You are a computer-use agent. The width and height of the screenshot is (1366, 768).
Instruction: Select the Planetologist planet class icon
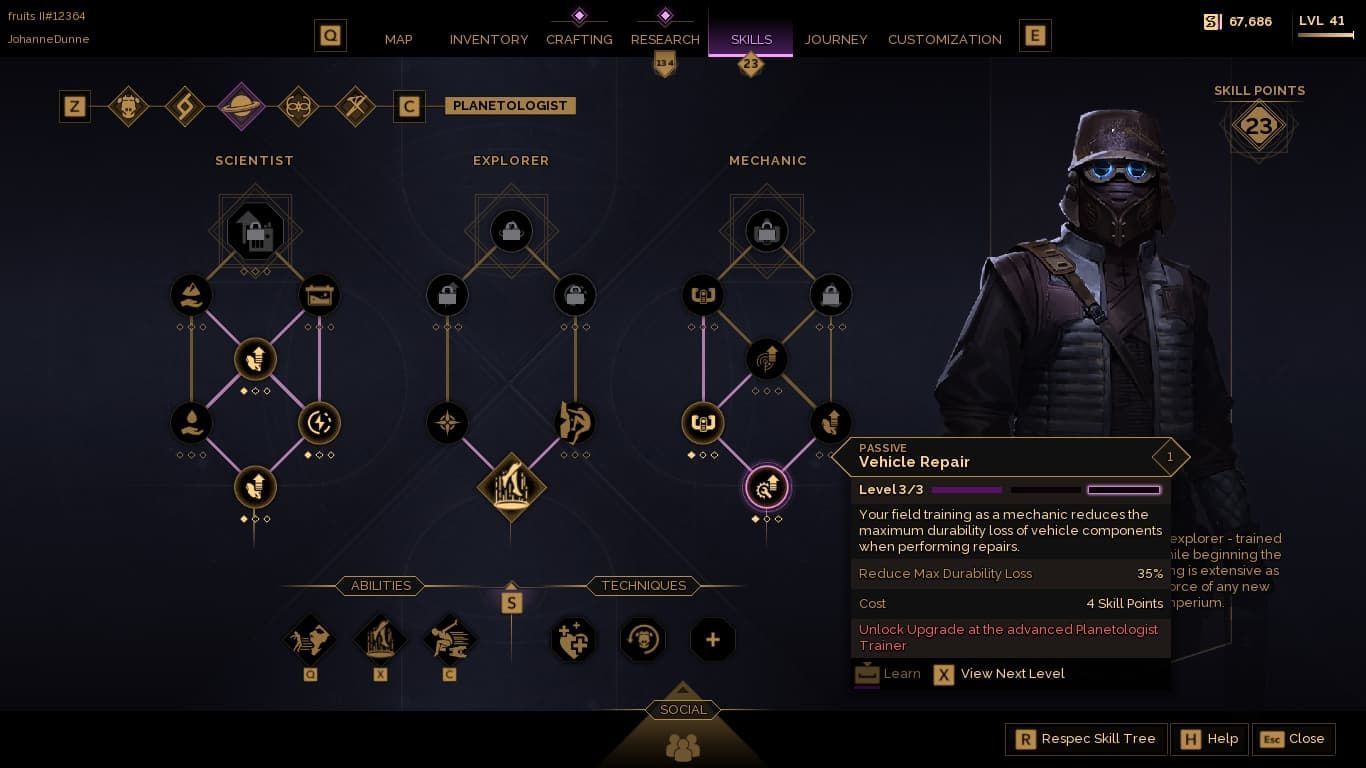tap(241, 105)
